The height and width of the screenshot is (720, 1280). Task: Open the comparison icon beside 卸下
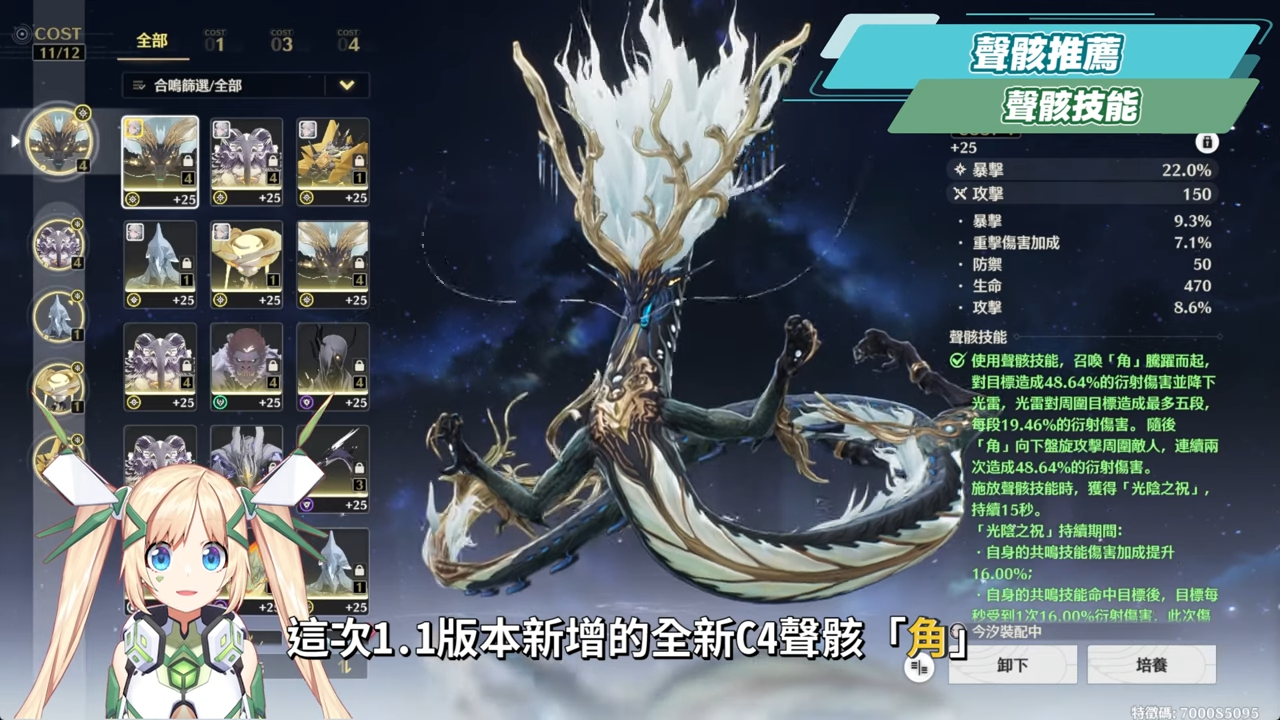click(919, 668)
